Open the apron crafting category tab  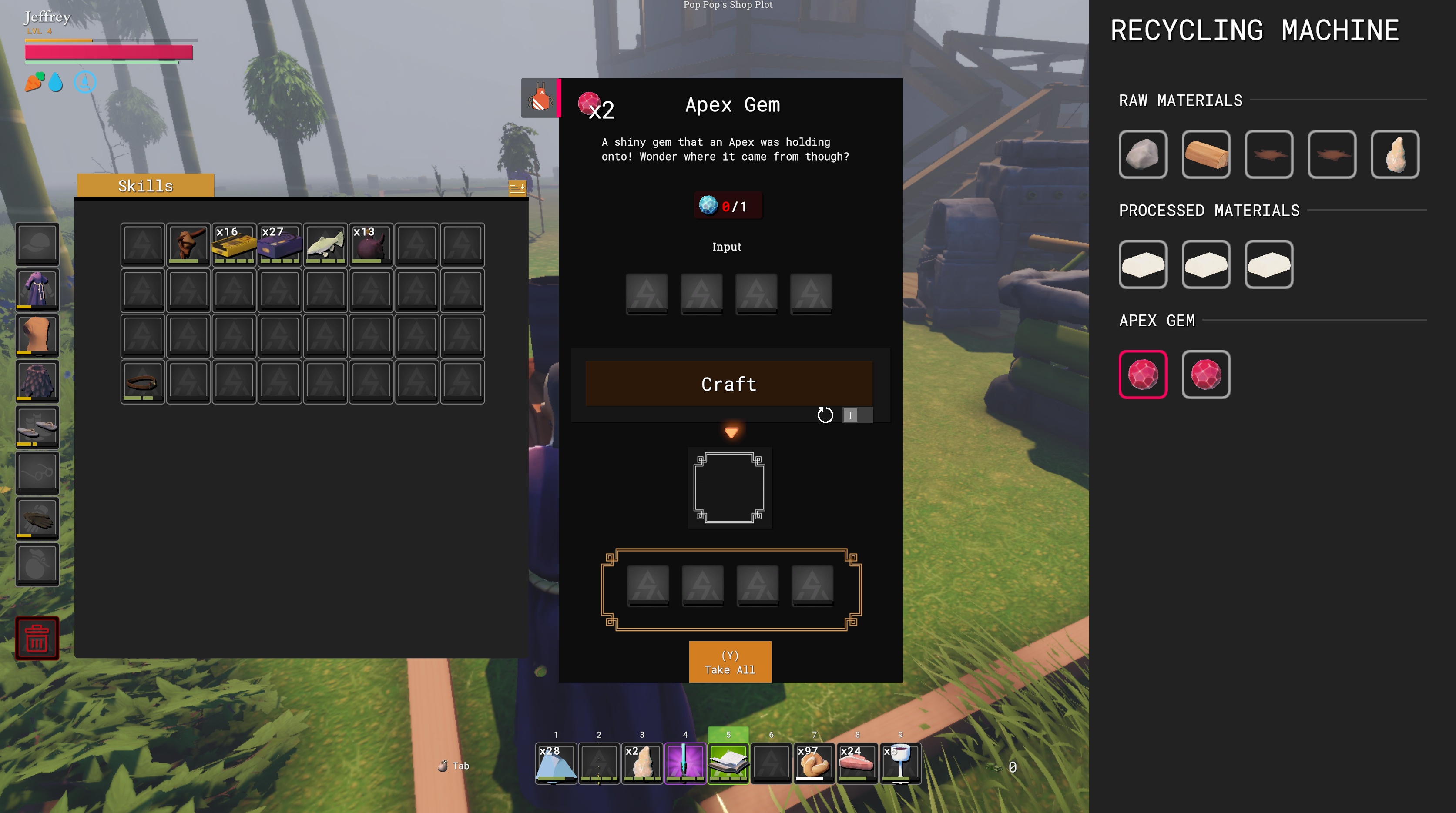(540, 98)
